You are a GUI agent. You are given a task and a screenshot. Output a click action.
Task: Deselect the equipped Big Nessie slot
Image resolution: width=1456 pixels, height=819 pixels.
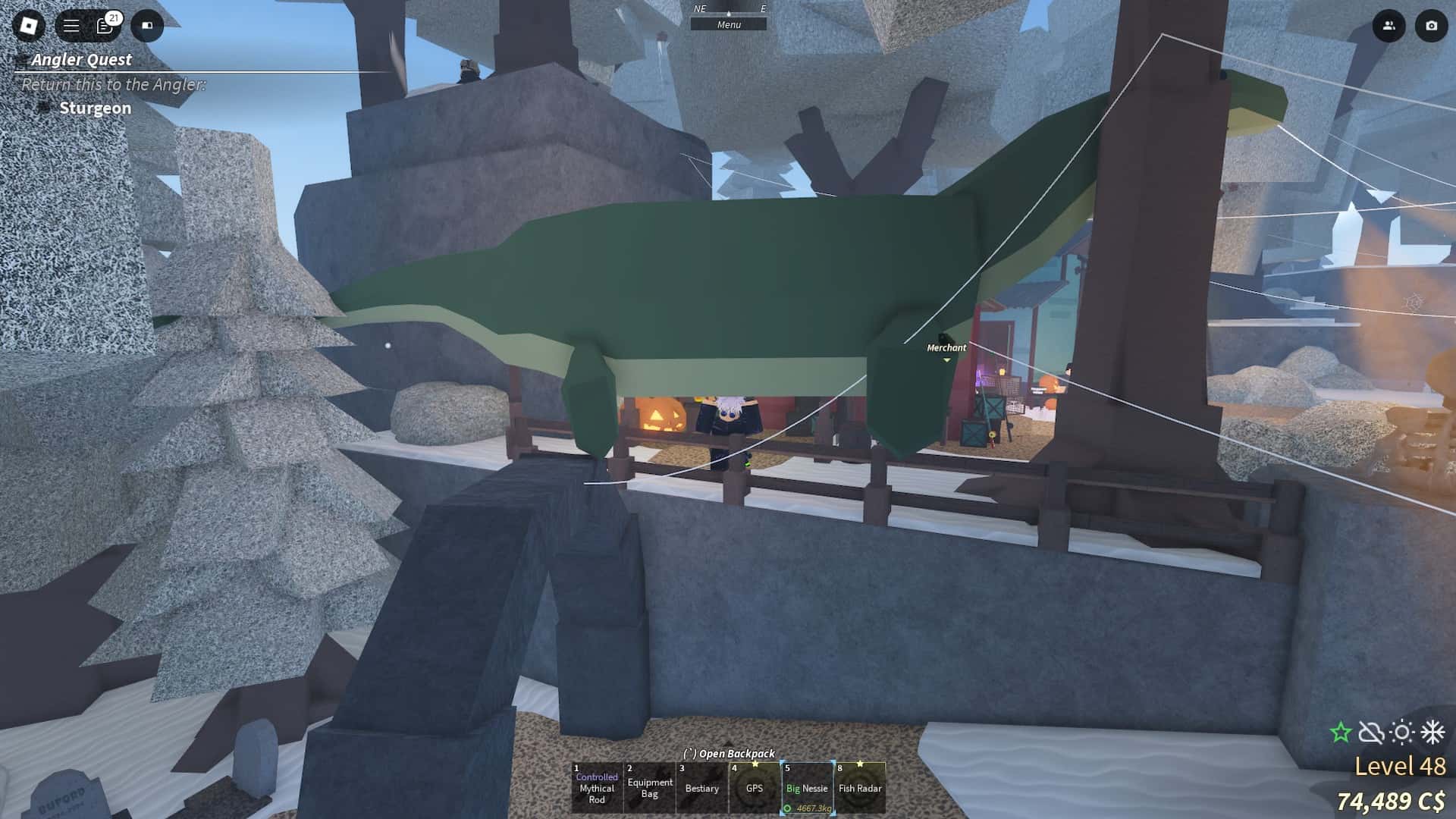click(x=807, y=789)
